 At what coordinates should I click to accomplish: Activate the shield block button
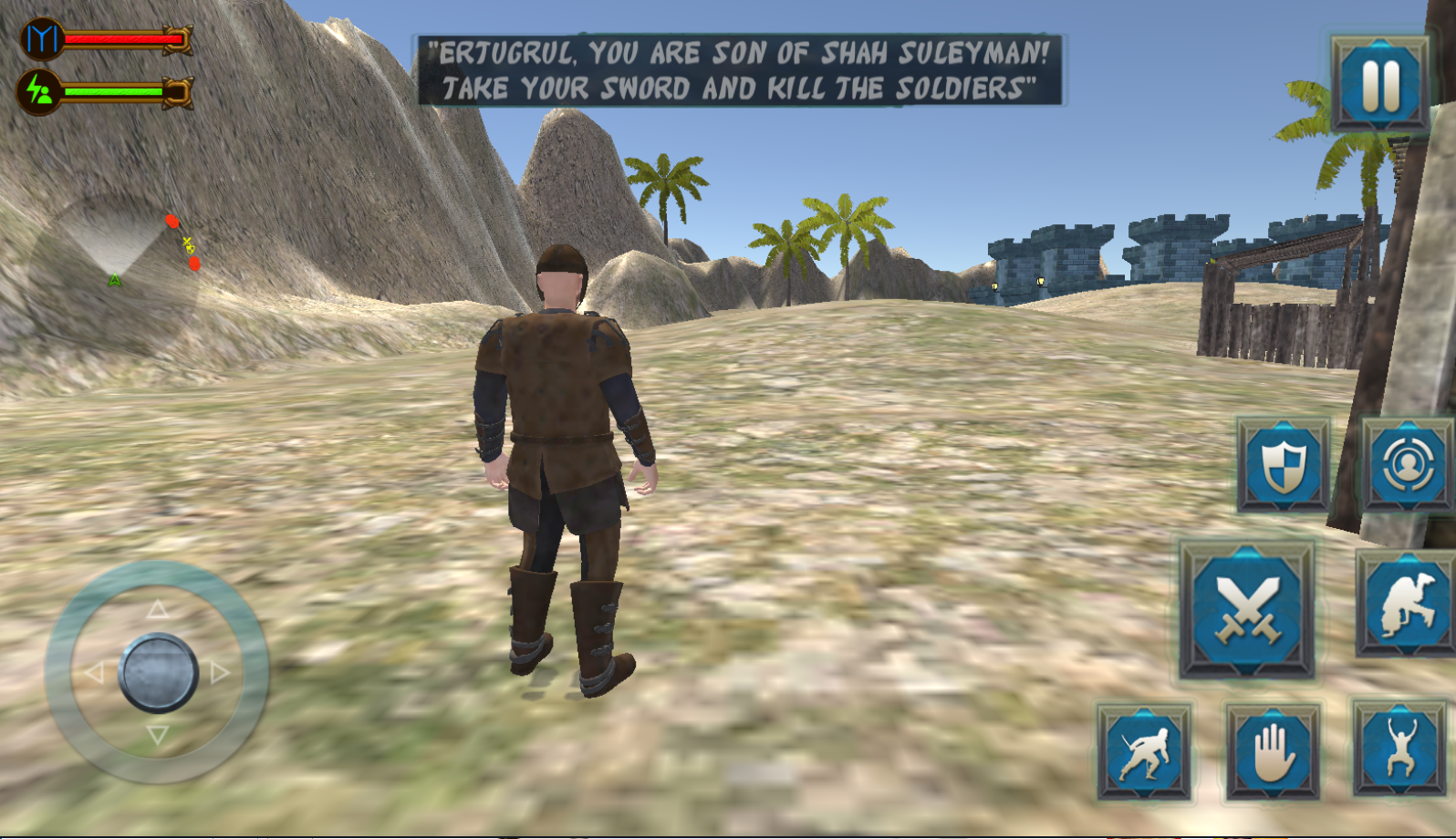pos(1283,465)
